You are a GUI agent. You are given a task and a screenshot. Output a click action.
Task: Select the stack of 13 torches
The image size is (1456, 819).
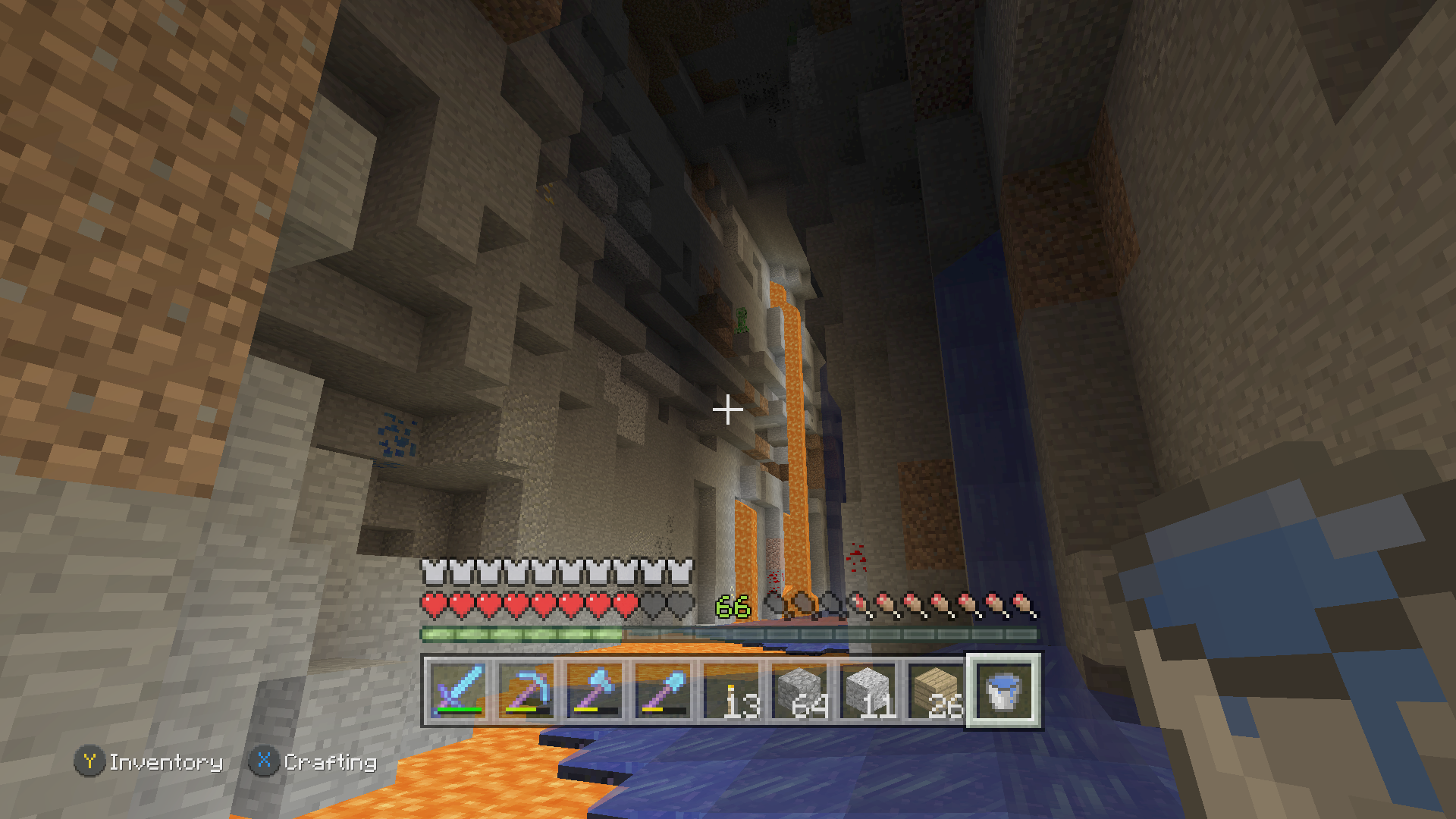[x=731, y=691]
